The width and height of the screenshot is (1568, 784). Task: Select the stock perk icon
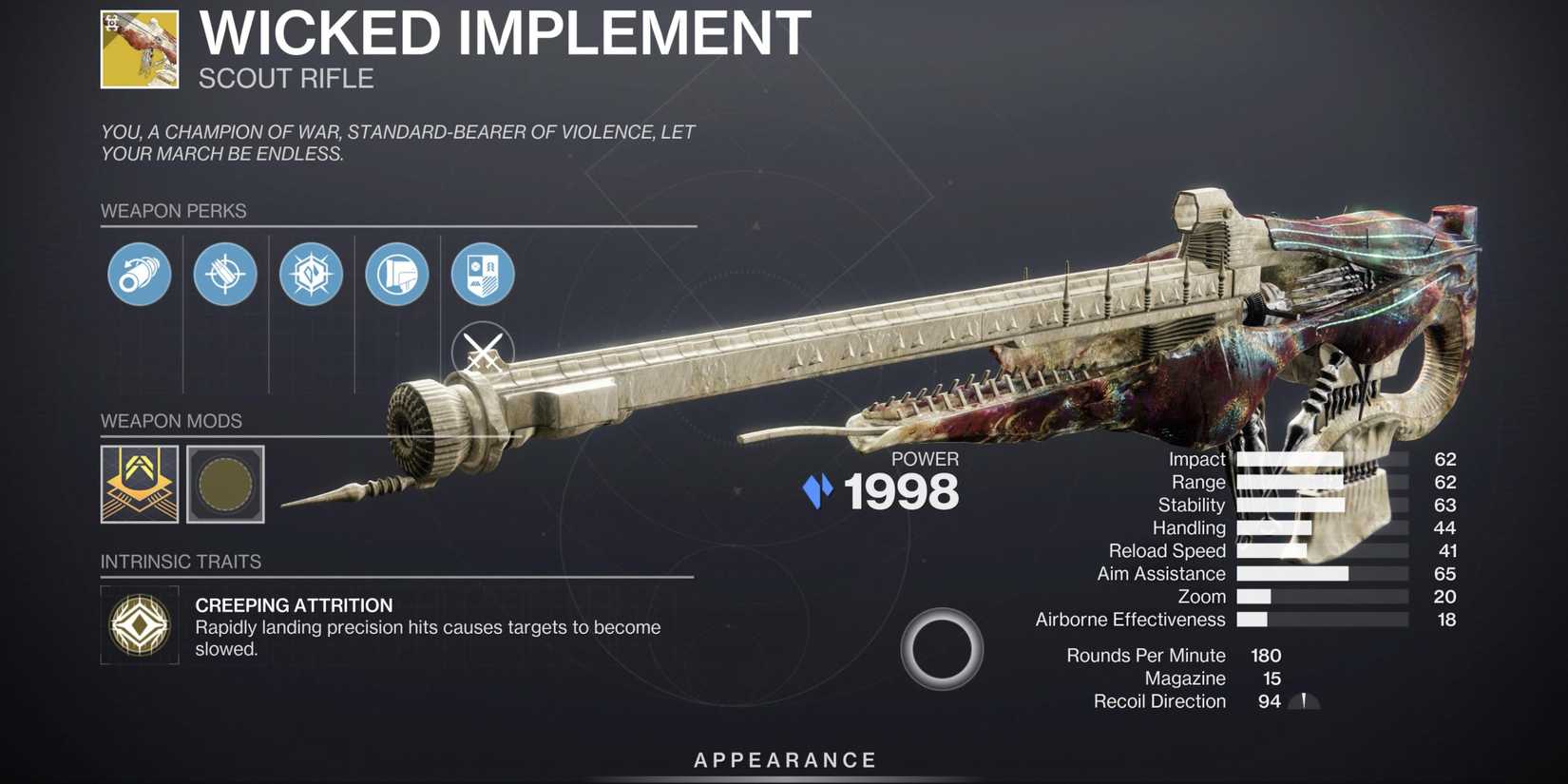point(397,275)
